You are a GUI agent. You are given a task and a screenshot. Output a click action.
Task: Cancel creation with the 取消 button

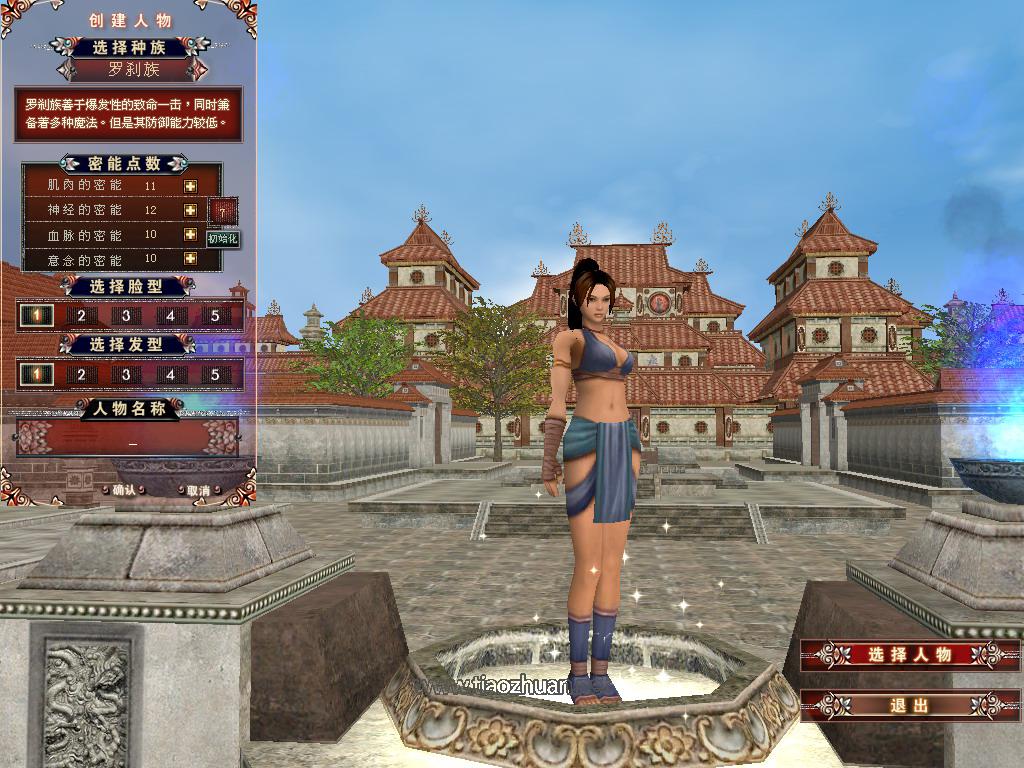(197, 490)
